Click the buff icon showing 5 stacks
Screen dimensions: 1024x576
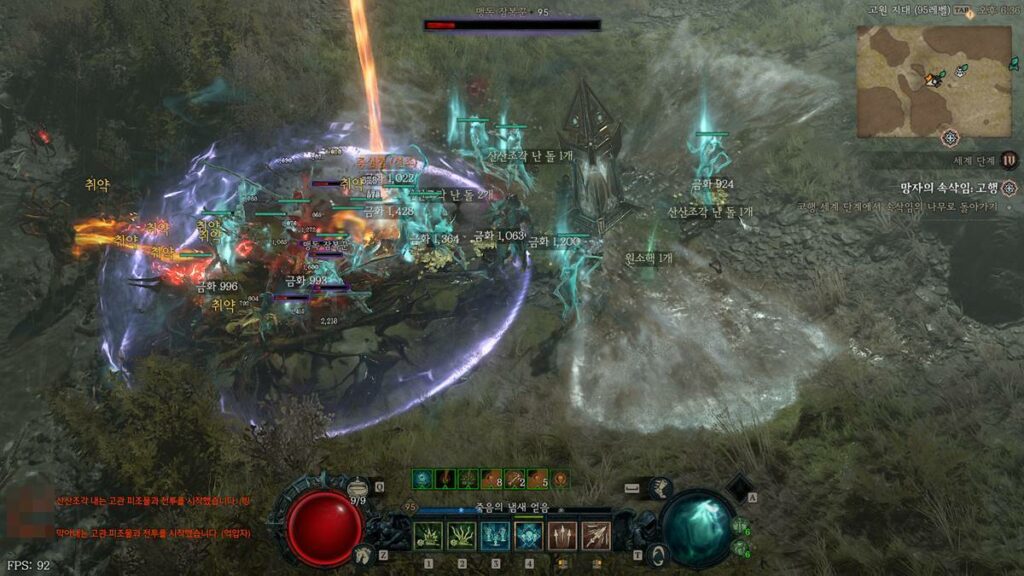click(537, 479)
